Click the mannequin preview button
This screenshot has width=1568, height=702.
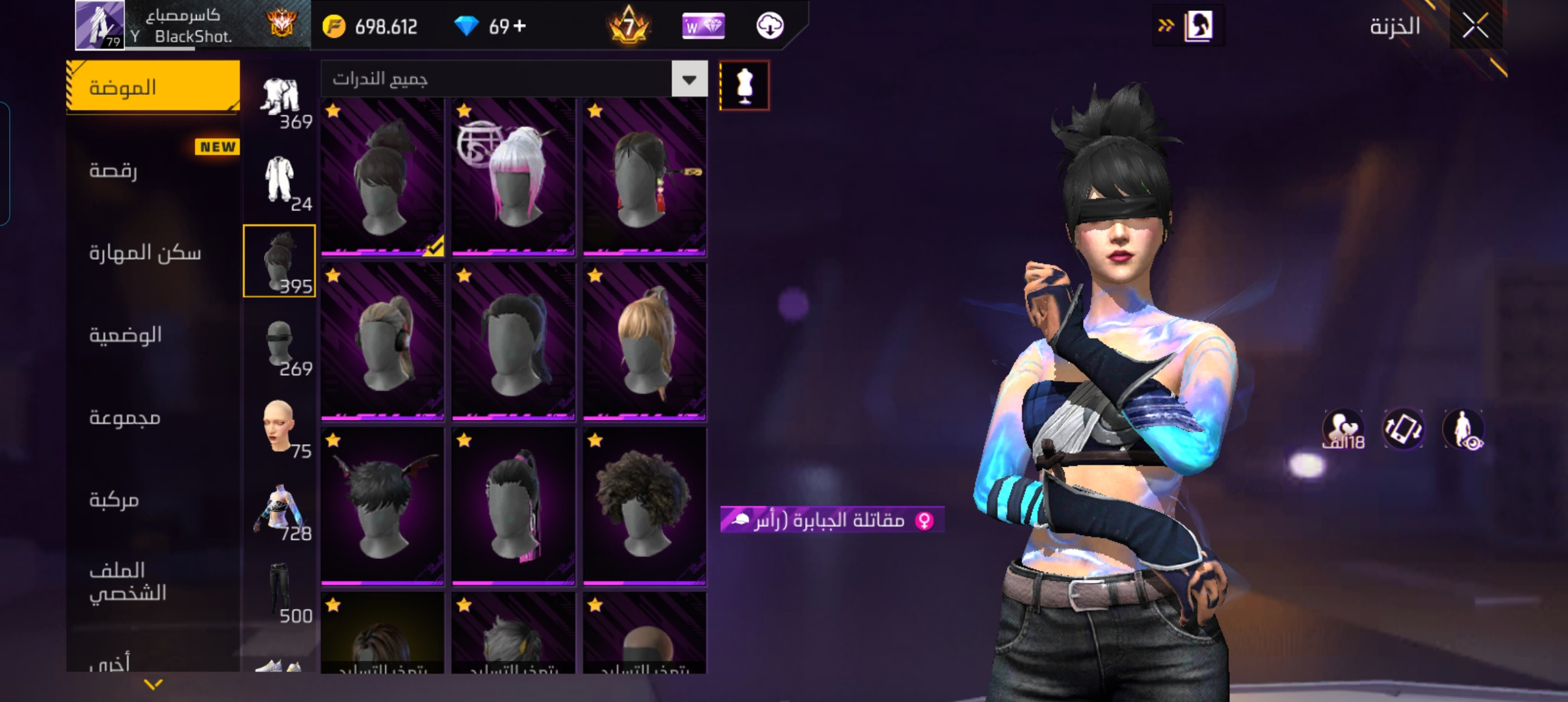(744, 86)
